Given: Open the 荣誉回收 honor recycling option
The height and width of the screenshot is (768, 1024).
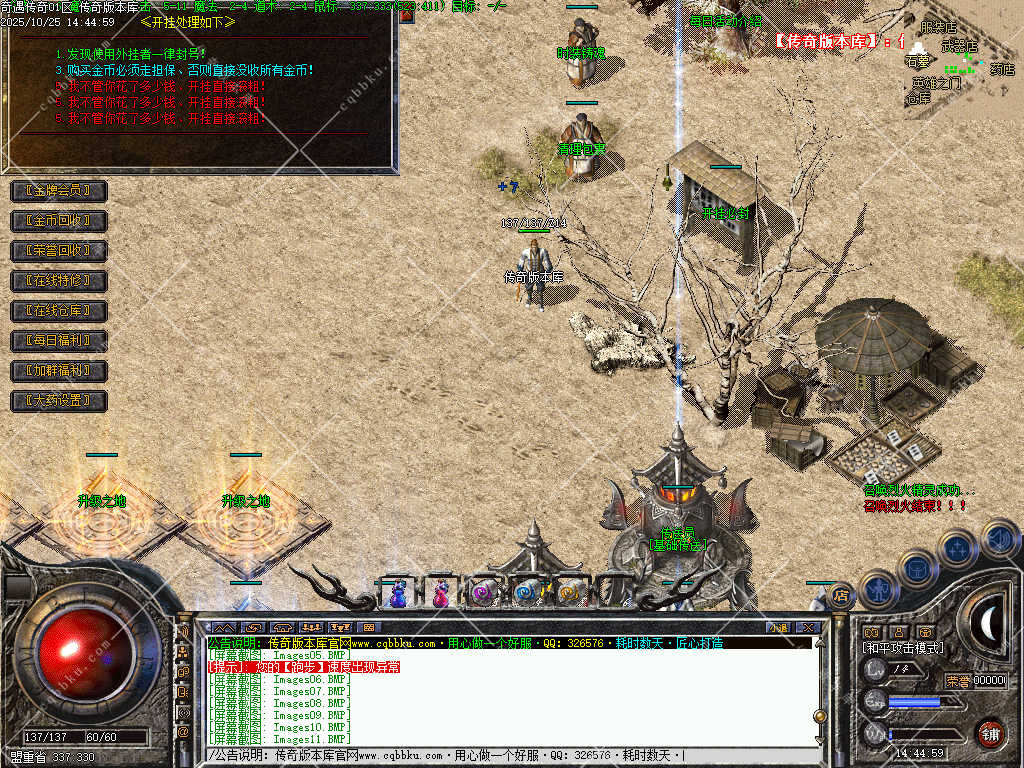Looking at the screenshot, I should [x=58, y=250].
